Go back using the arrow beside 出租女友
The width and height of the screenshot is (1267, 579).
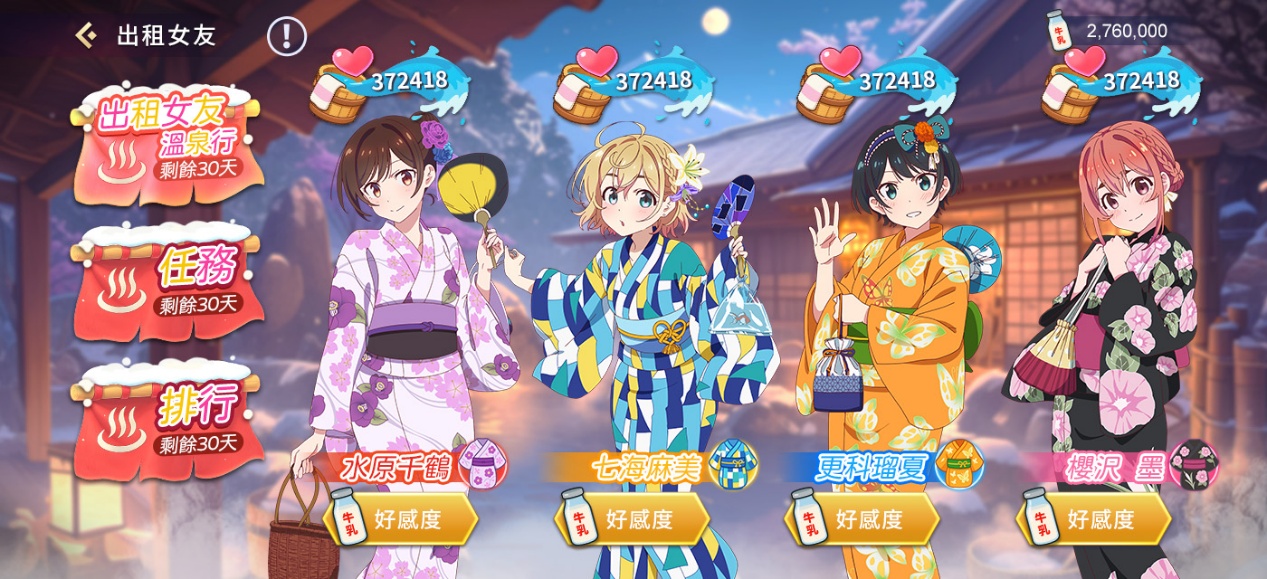(86, 36)
